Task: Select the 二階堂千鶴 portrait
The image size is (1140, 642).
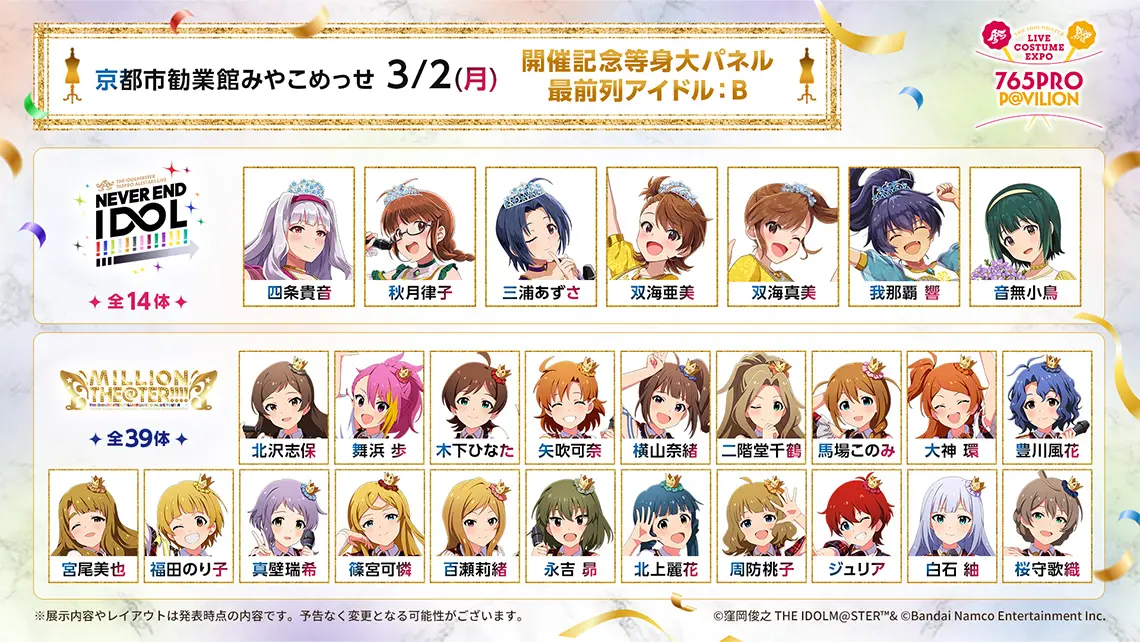Action: [x=761, y=407]
